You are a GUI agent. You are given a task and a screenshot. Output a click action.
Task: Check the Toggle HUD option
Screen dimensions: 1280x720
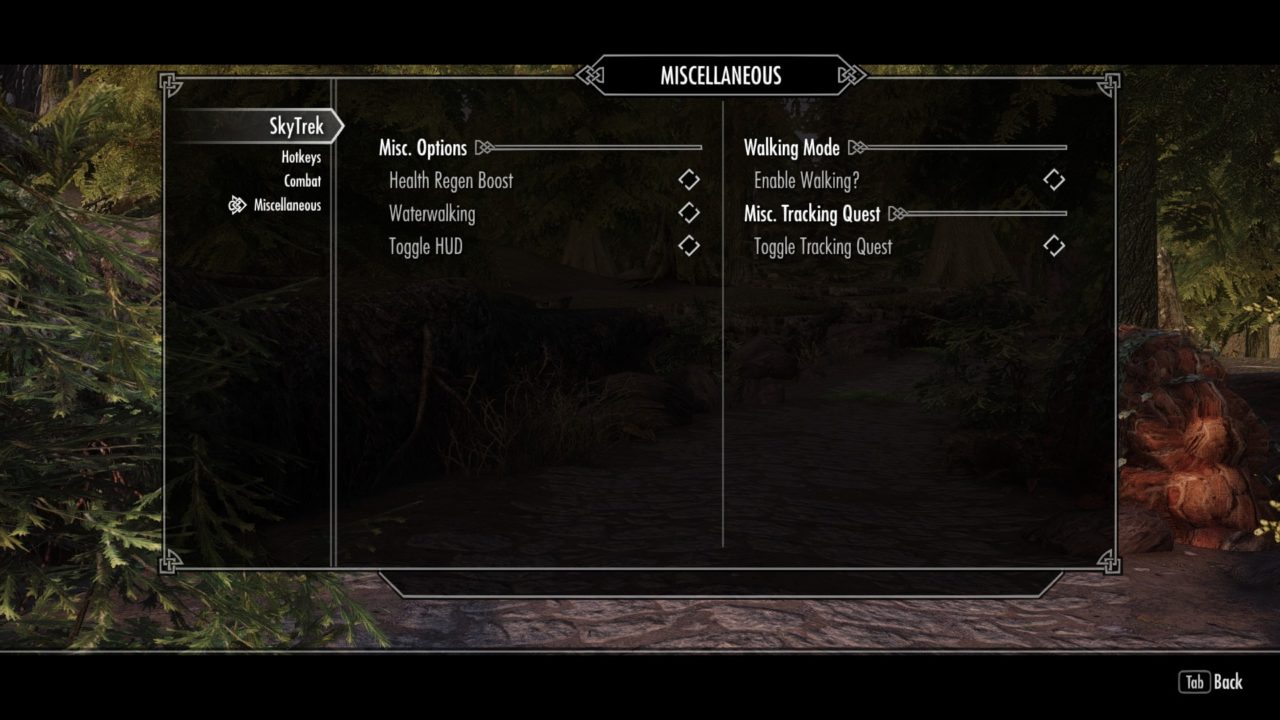[x=687, y=246]
